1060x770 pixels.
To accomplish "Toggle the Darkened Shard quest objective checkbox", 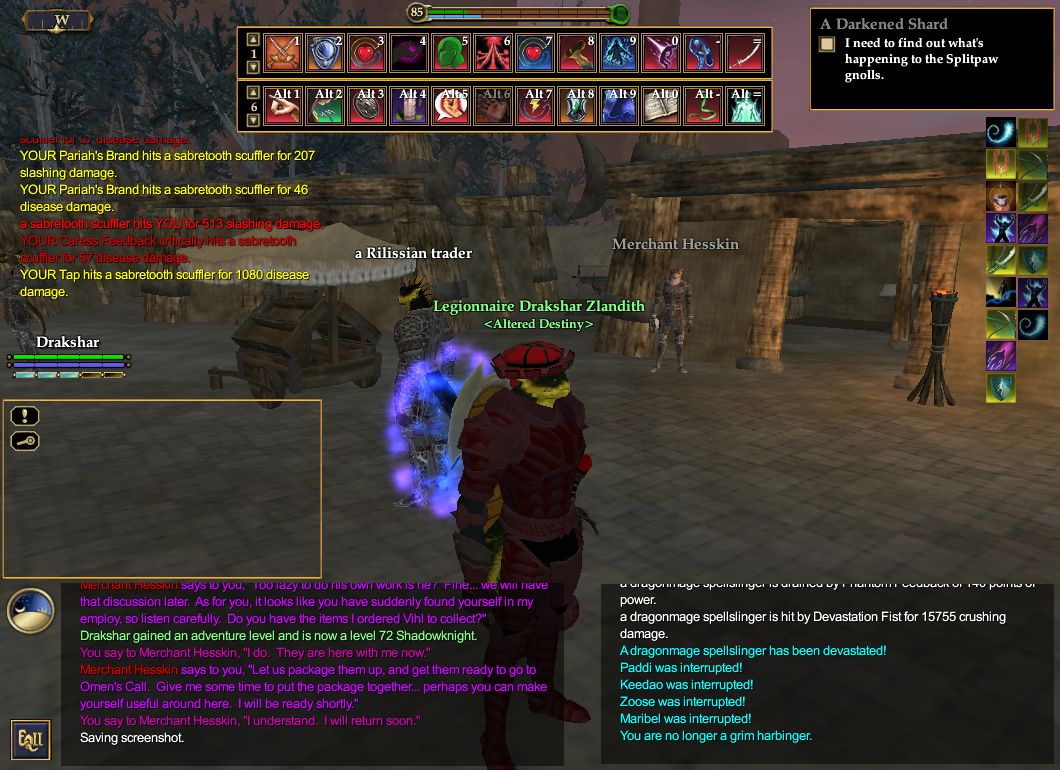I will pos(827,44).
